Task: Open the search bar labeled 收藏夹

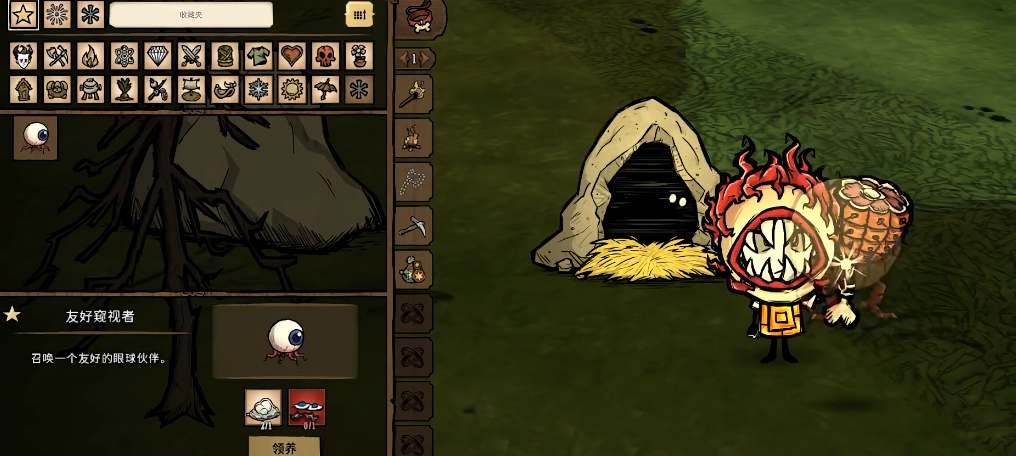Action: (190, 15)
